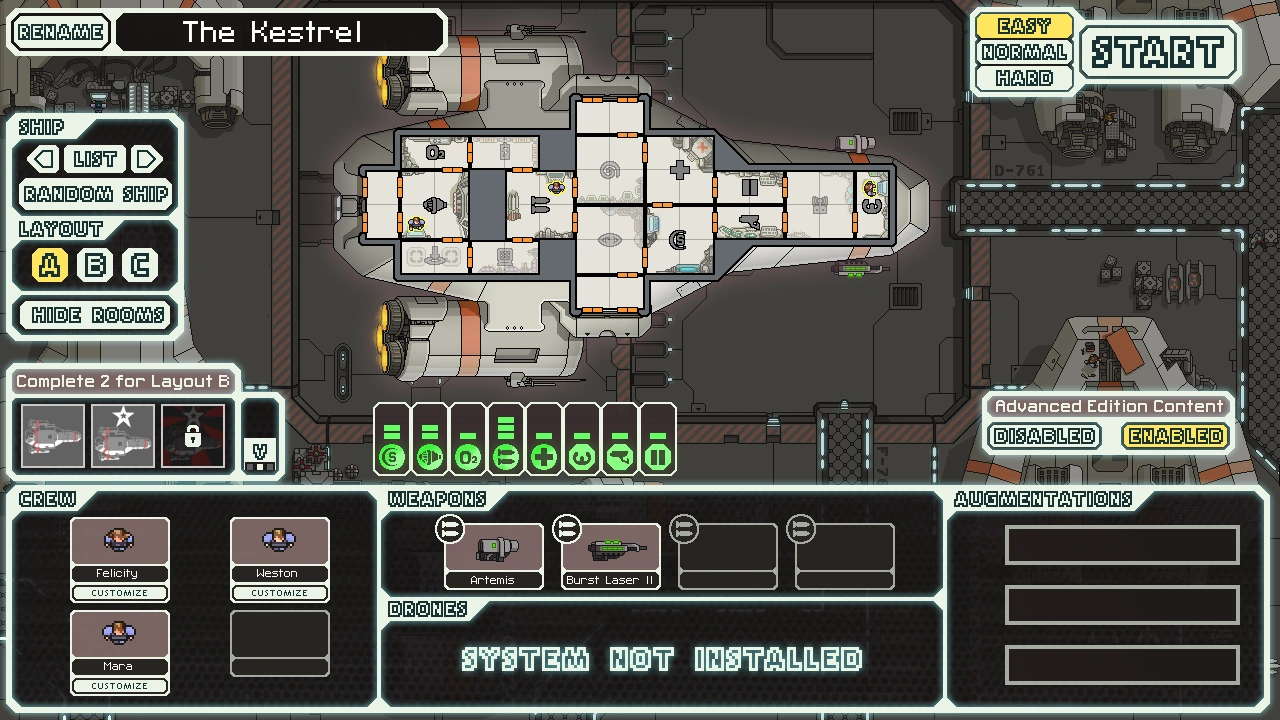
Task: Toggle Hide Rooms on the ship view
Action: (x=94, y=315)
